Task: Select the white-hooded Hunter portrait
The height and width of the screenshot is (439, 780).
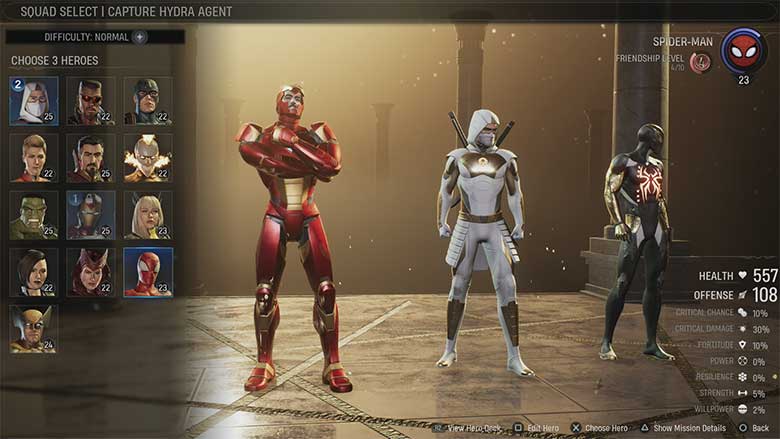Action: (34, 101)
